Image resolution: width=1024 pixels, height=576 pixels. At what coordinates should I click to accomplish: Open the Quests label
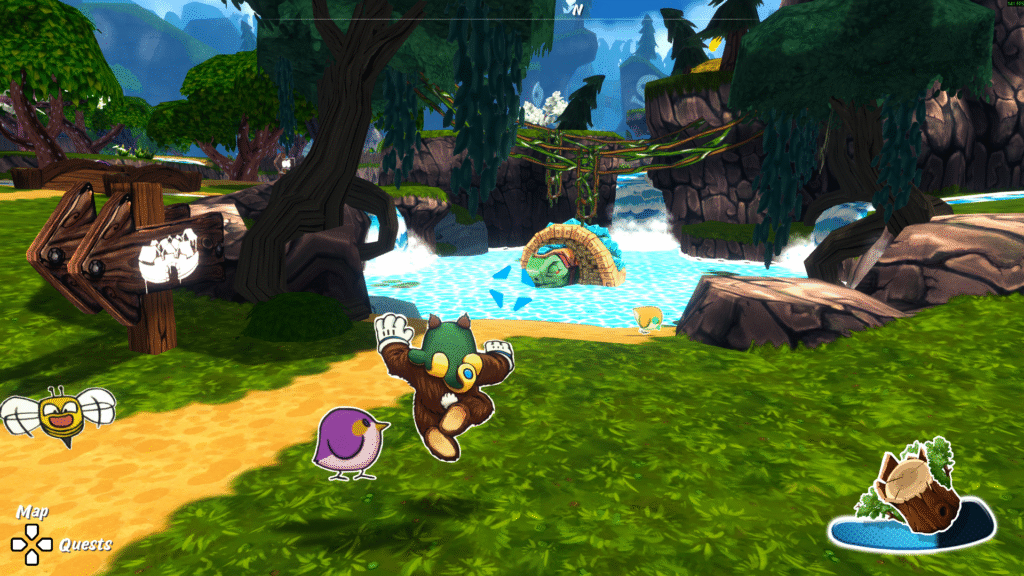(x=85, y=545)
